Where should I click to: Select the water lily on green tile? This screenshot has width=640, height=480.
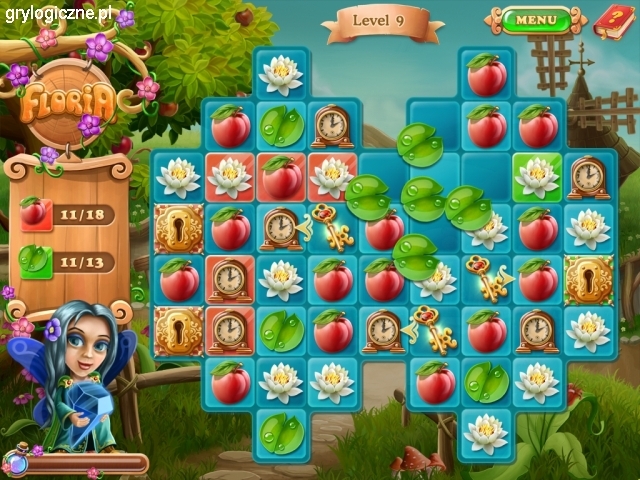tap(537, 177)
